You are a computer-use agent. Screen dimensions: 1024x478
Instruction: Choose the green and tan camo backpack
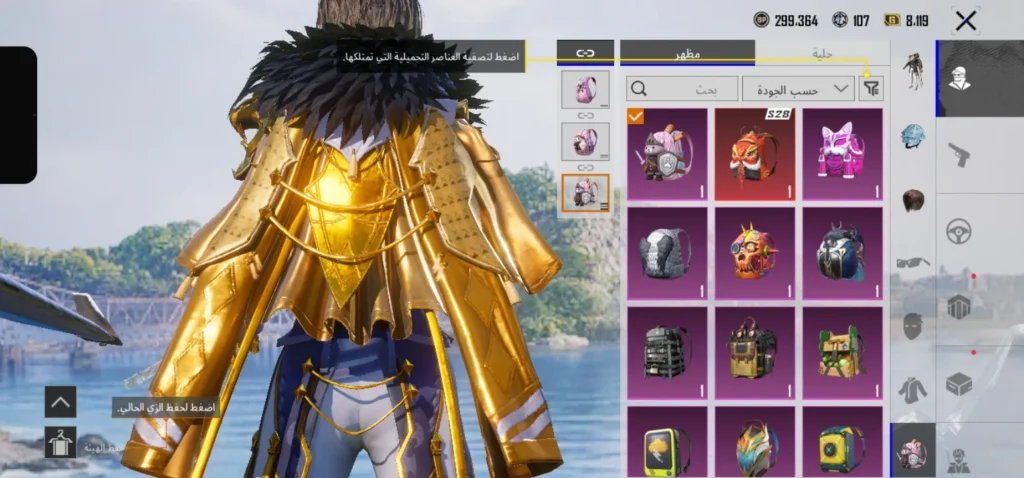[843, 351]
